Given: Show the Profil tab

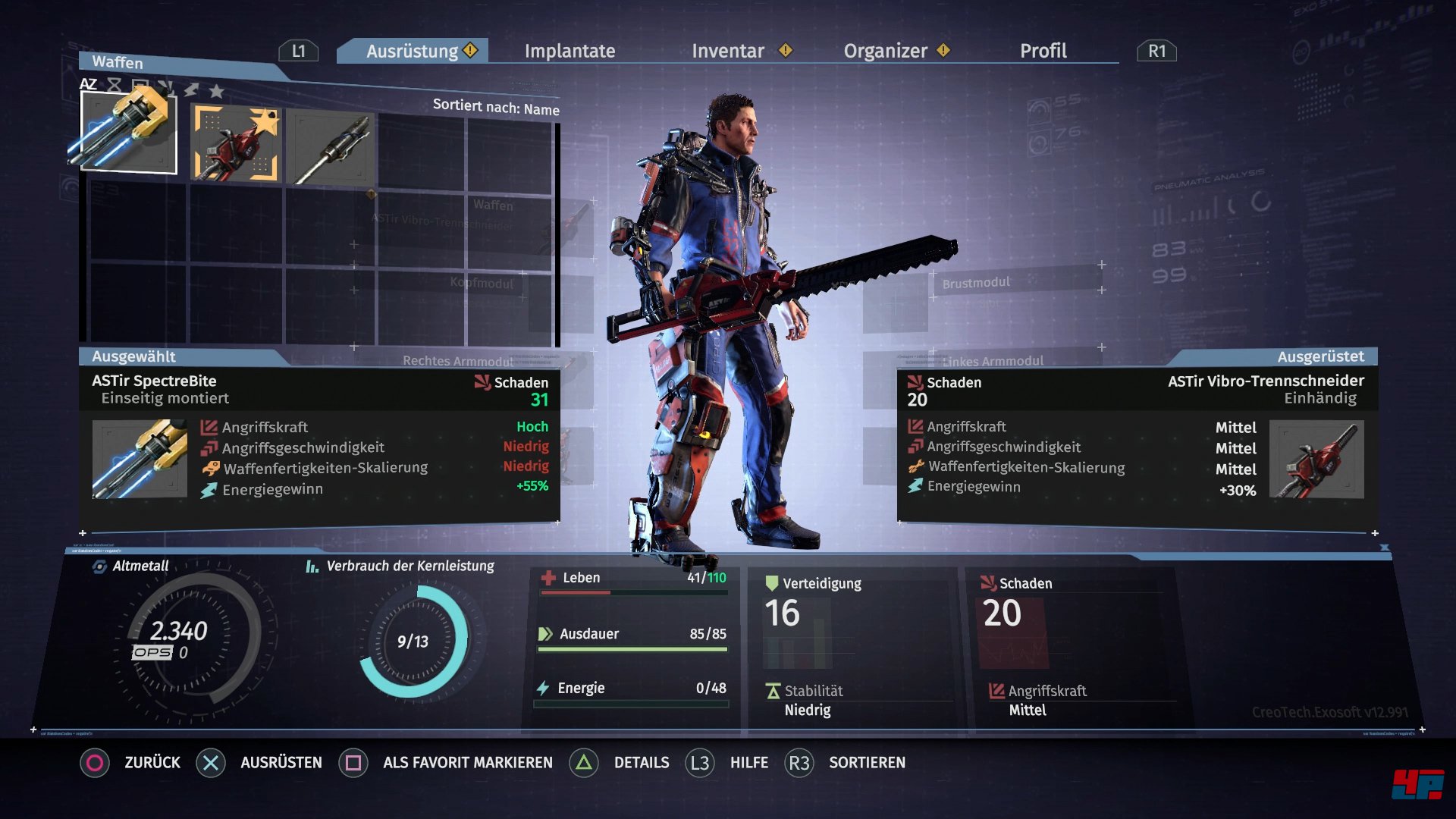Looking at the screenshot, I should (1043, 51).
